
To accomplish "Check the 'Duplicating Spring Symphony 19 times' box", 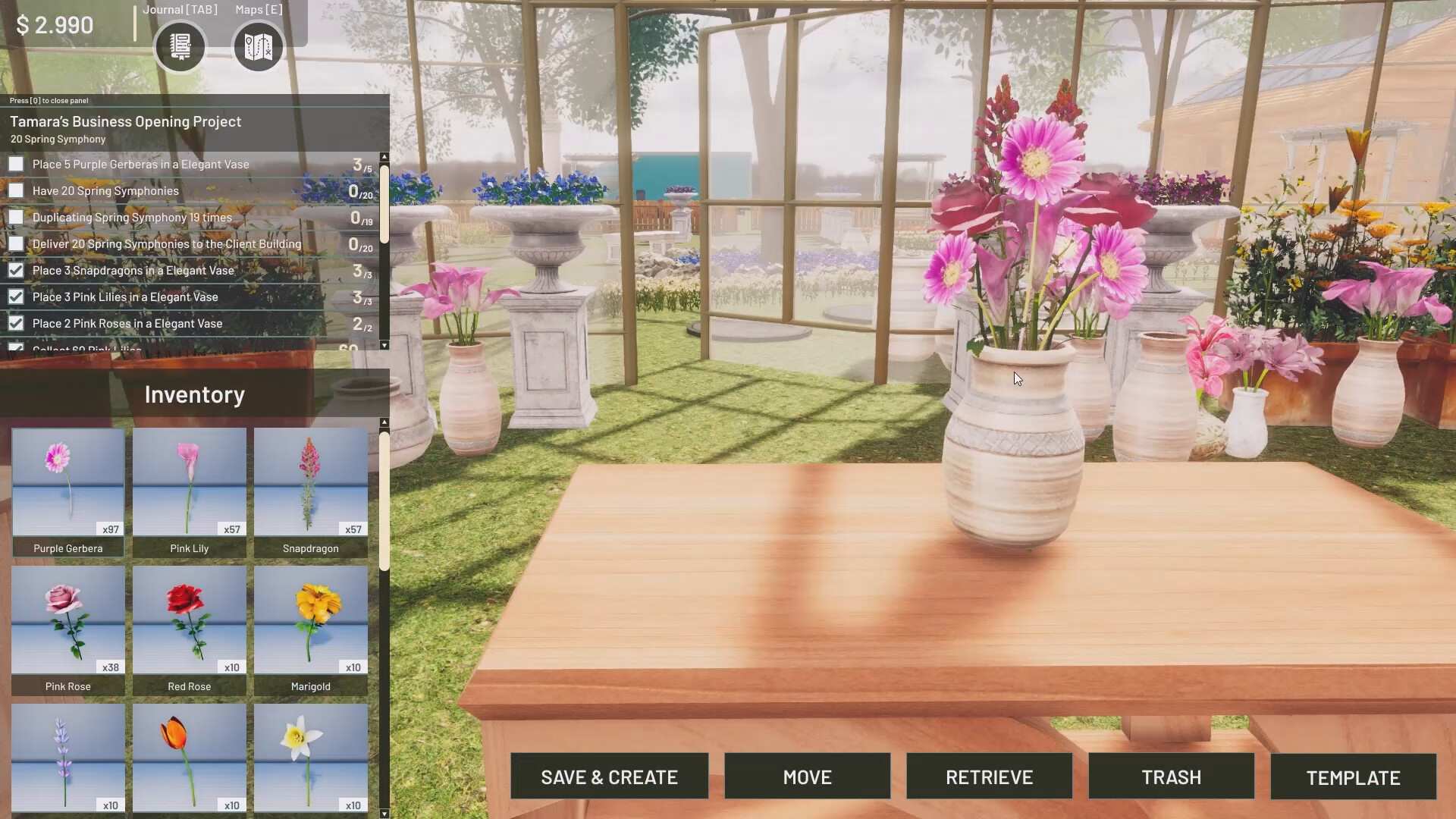I will (16, 217).
